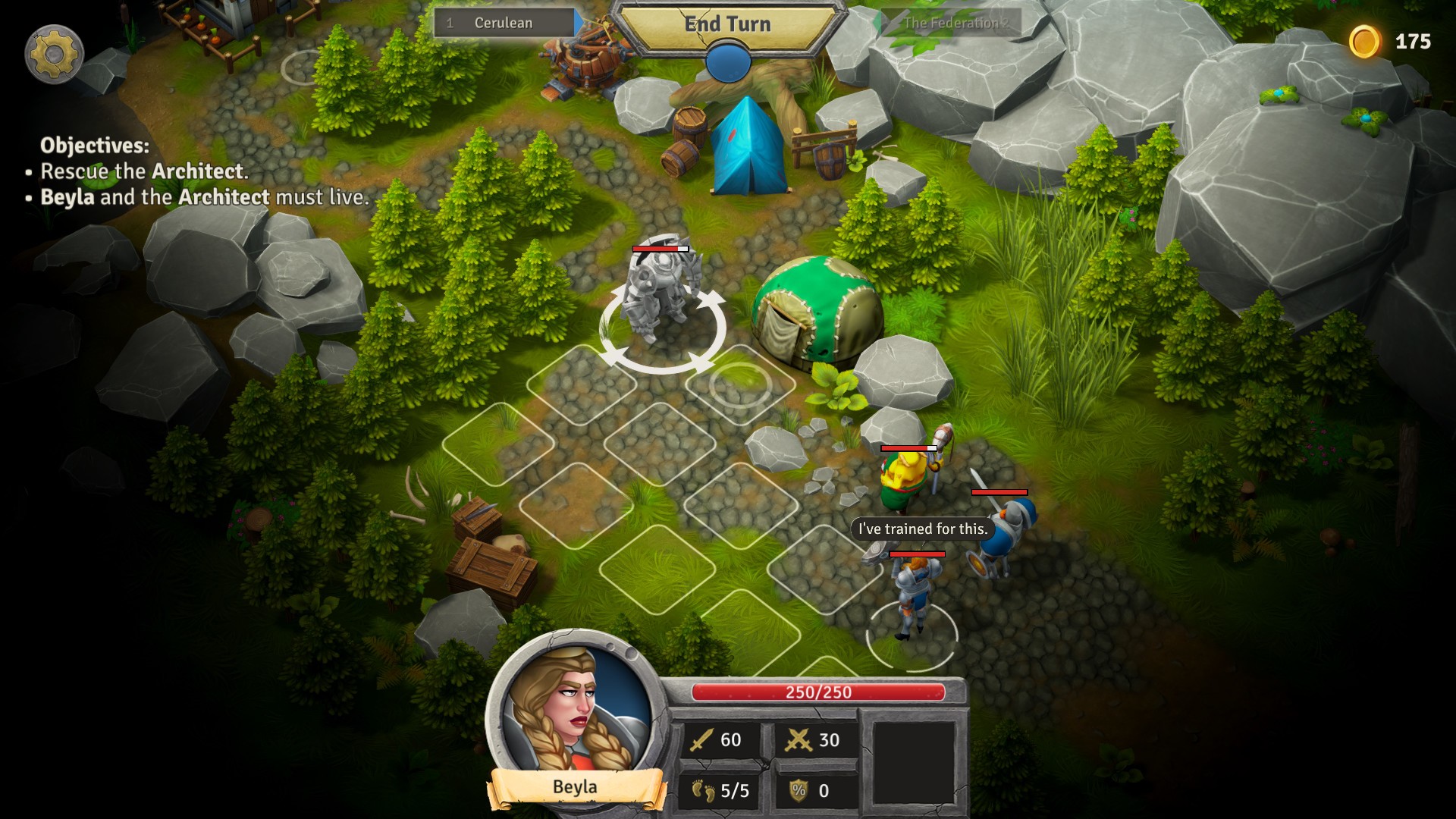Click the footprints movement icon

[704, 789]
